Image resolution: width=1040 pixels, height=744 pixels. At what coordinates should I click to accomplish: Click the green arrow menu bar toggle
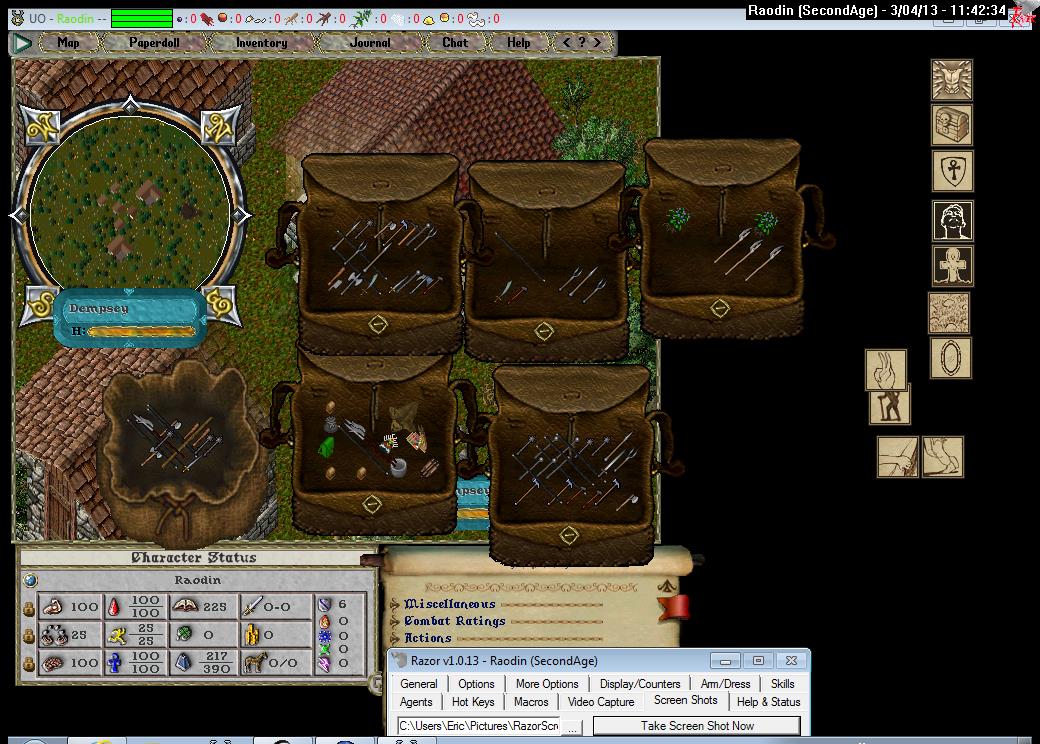coord(22,43)
